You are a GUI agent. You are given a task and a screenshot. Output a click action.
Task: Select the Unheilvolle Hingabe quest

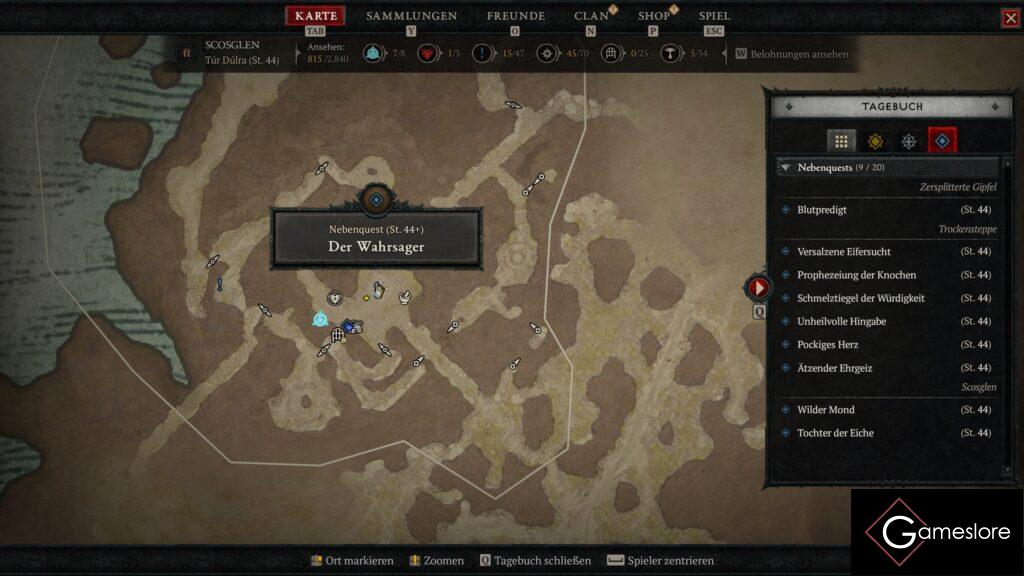click(x=841, y=321)
